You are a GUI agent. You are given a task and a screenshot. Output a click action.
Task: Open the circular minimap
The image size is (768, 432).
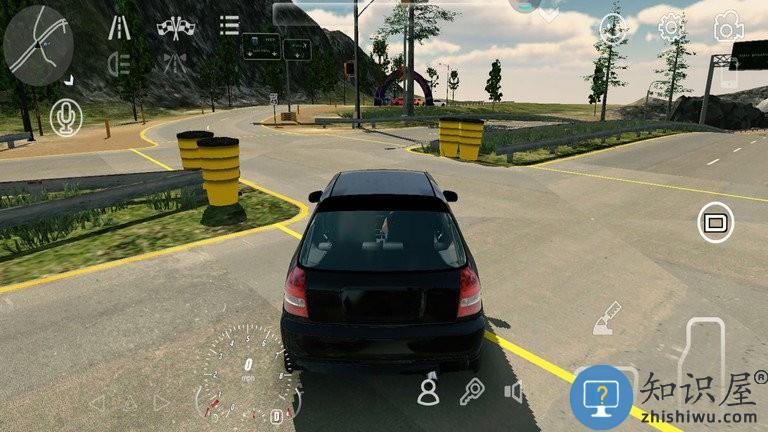[38, 40]
